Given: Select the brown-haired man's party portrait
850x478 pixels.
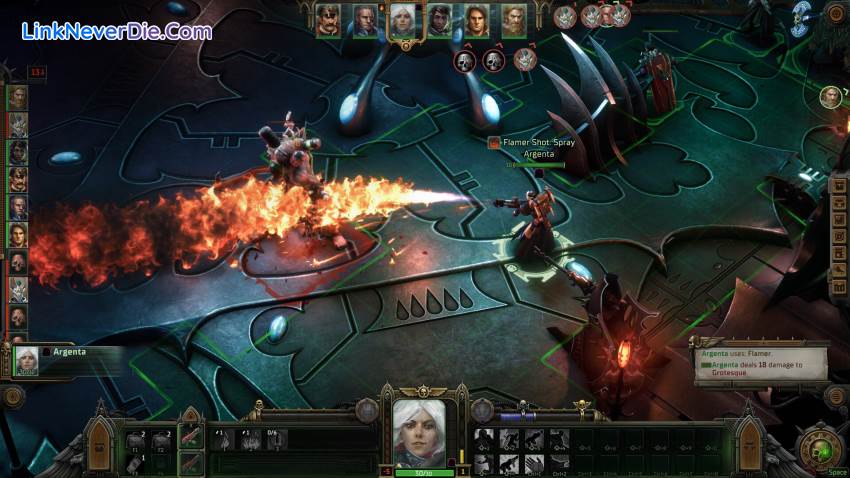Looking at the screenshot, I should 477,20.
